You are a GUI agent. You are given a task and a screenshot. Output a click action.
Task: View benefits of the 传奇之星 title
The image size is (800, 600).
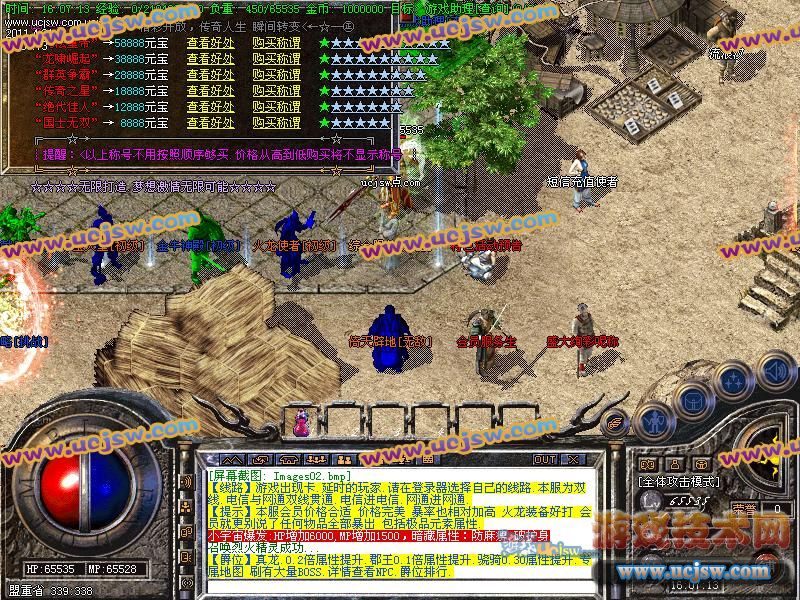tap(210, 91)
